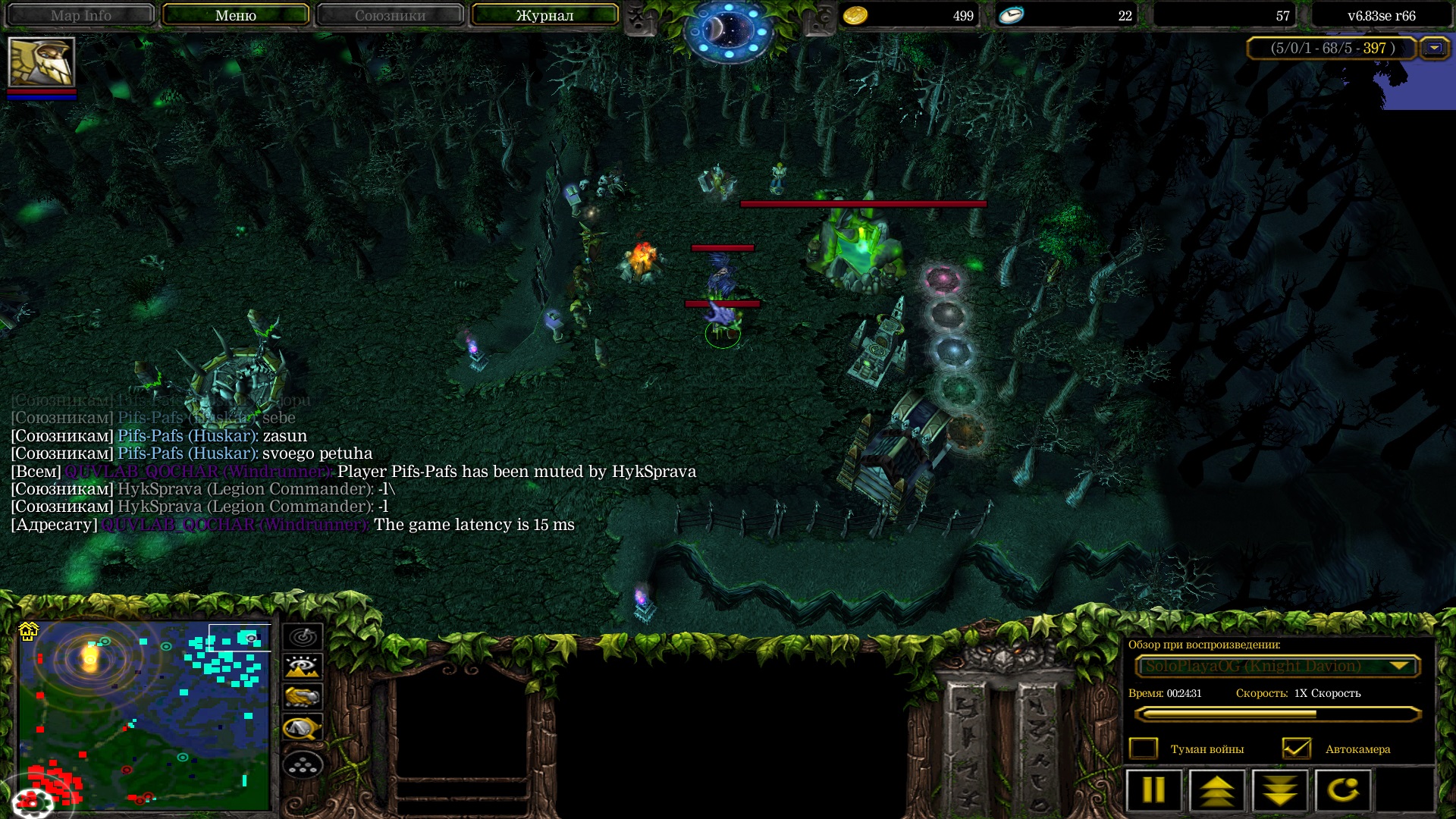Open the replay player view dropdown
Image resolution: width=1456 pixels, height=819 pixels.
(x=1276, y=666)
